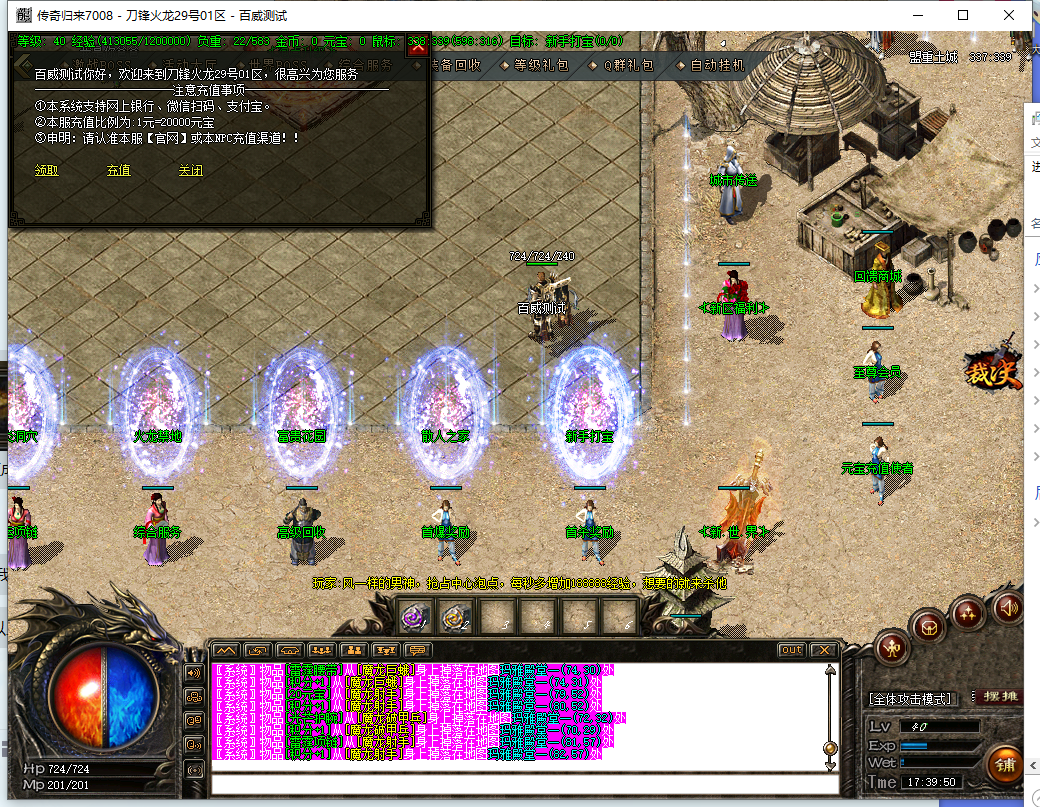
Task: Maximize the game window
Action: [x=963, y=15]
